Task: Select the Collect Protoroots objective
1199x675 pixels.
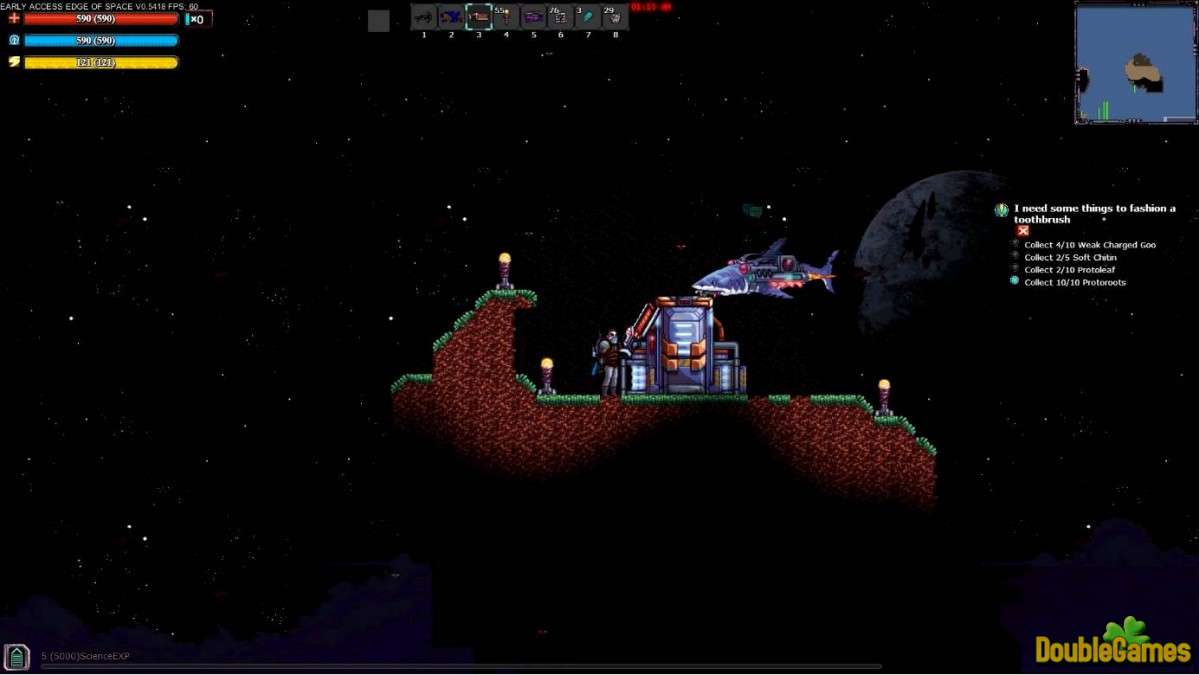Action: [1074, 282]
